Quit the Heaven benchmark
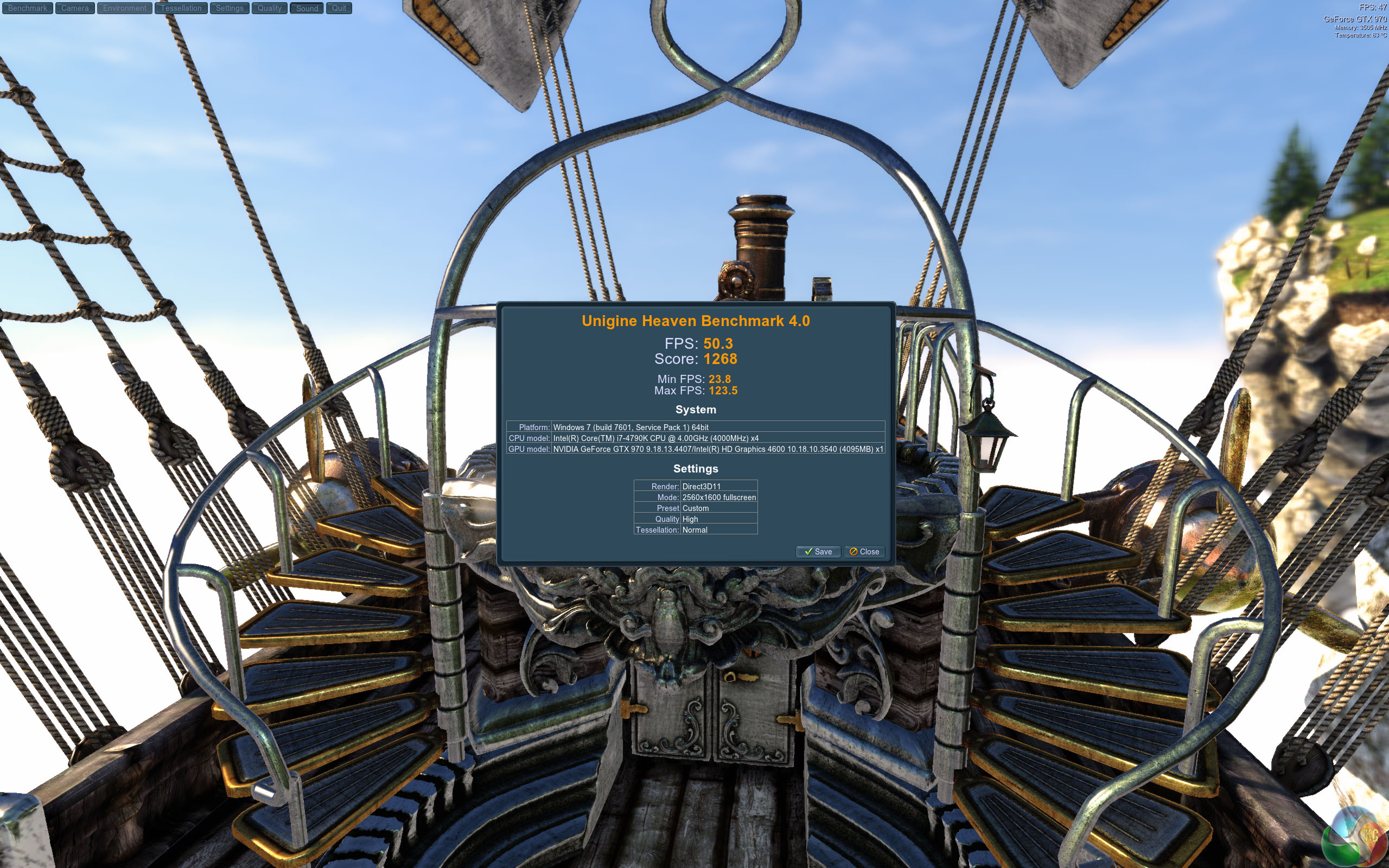Screen dimensions: 1389x868 pos(339,8)
